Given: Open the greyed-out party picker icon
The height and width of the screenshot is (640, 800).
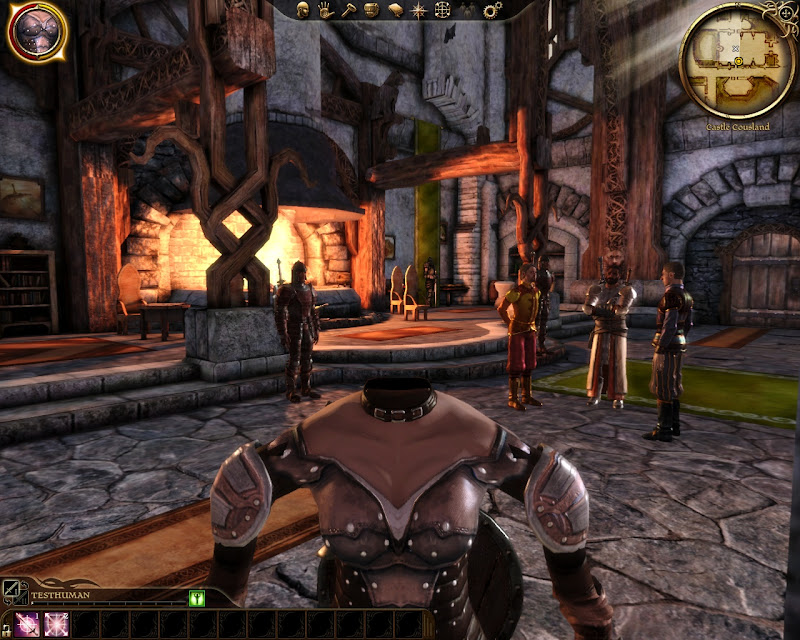Looking at the screenshot, I should [x=467, y=10].
